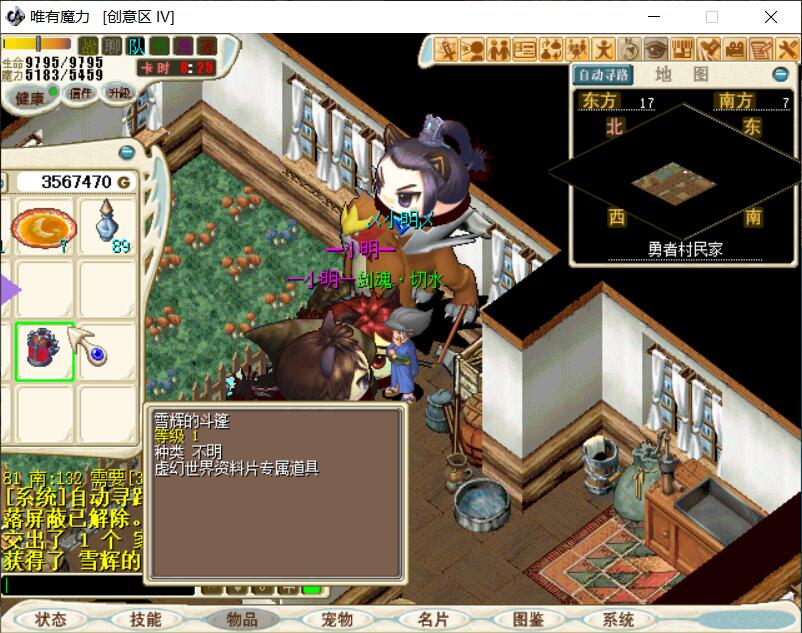This screenshot has height=633, width=802.
Task: Switch to the 物品 items tab
Action: (242, 620)
